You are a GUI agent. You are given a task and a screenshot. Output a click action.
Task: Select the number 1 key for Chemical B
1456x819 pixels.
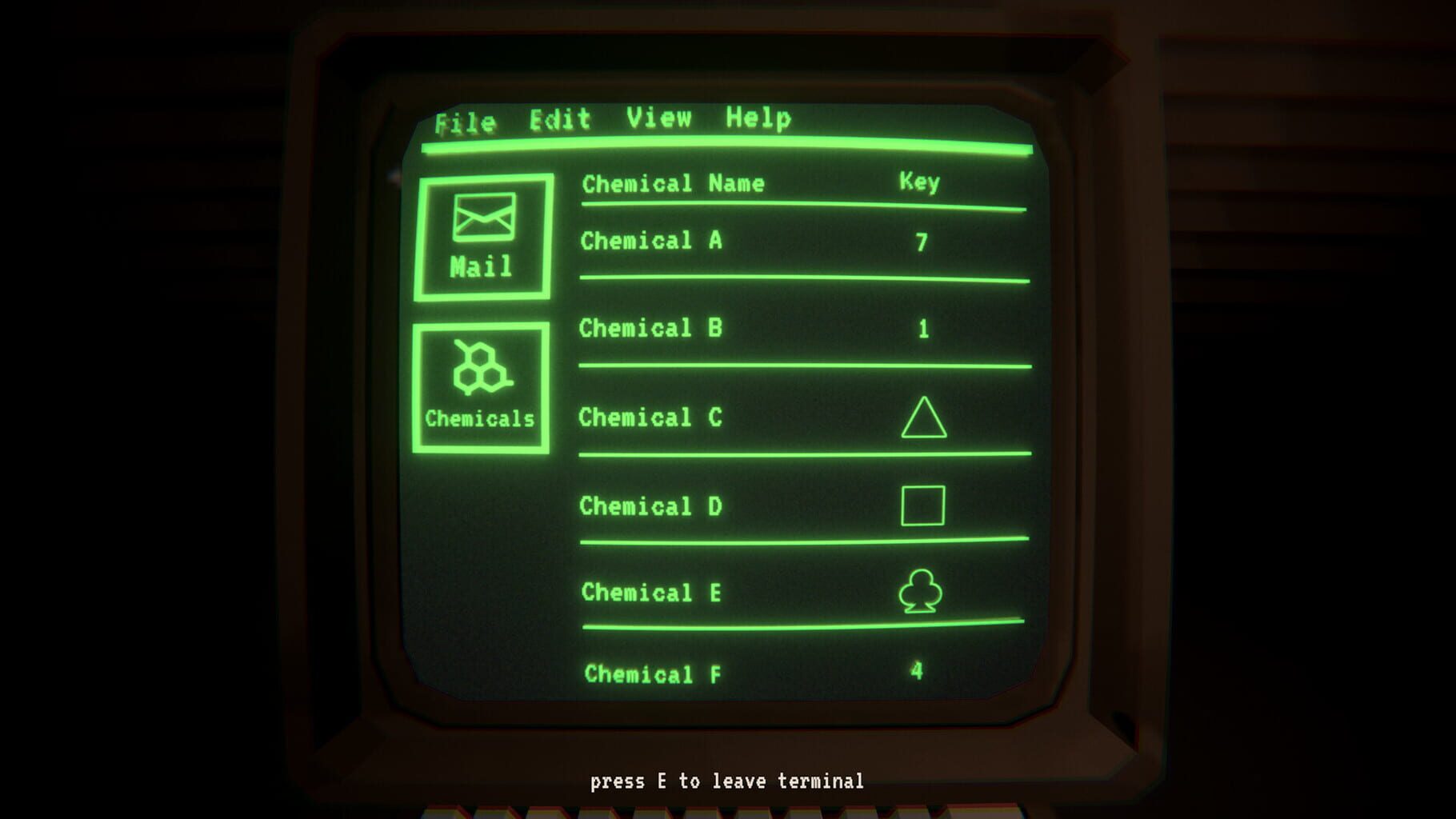(923, 328)
